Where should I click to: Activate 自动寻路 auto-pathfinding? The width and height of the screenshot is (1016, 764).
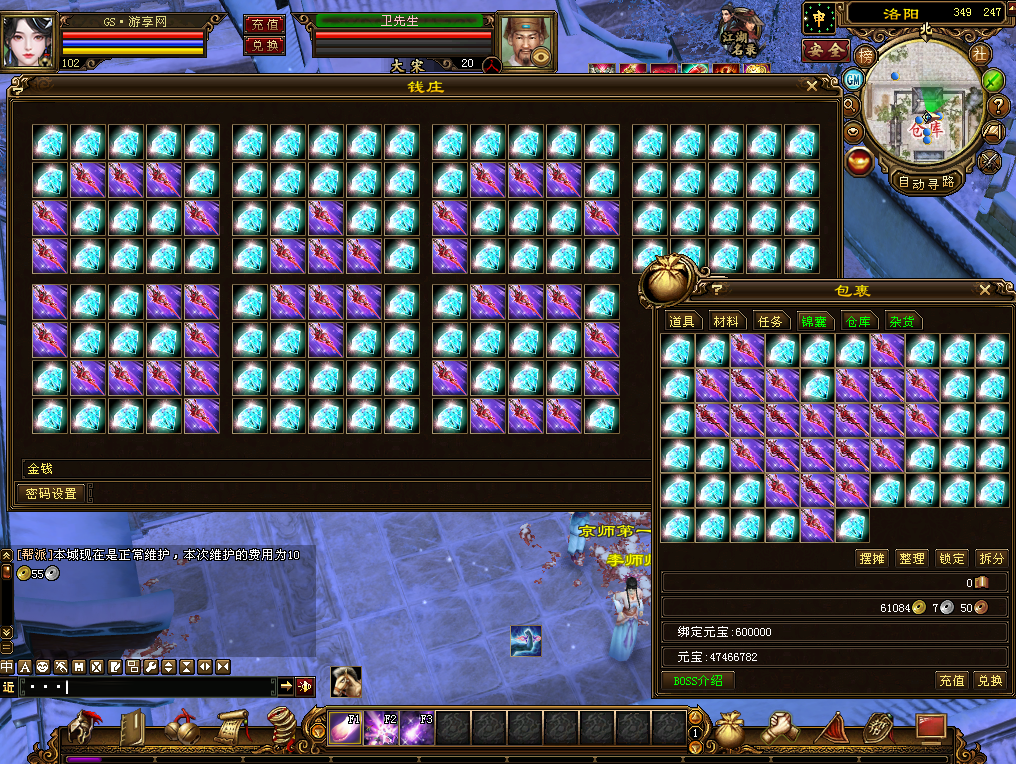click(926, 182)
